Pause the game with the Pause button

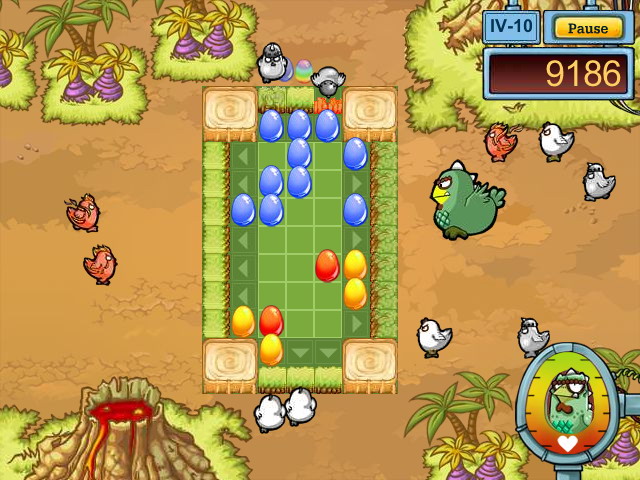(587, 28)
